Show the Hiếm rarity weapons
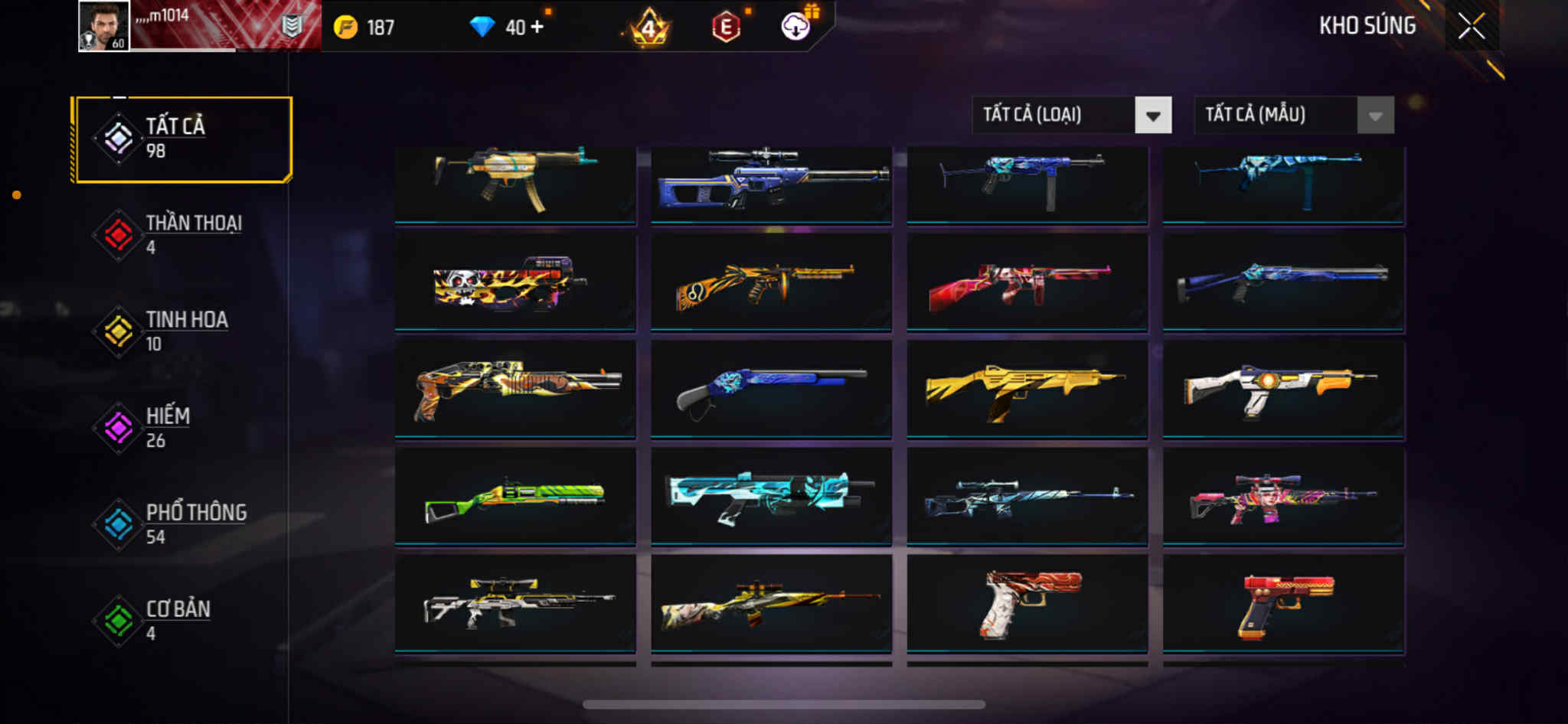Screen dimensions: 1568x724 [182, 428]
